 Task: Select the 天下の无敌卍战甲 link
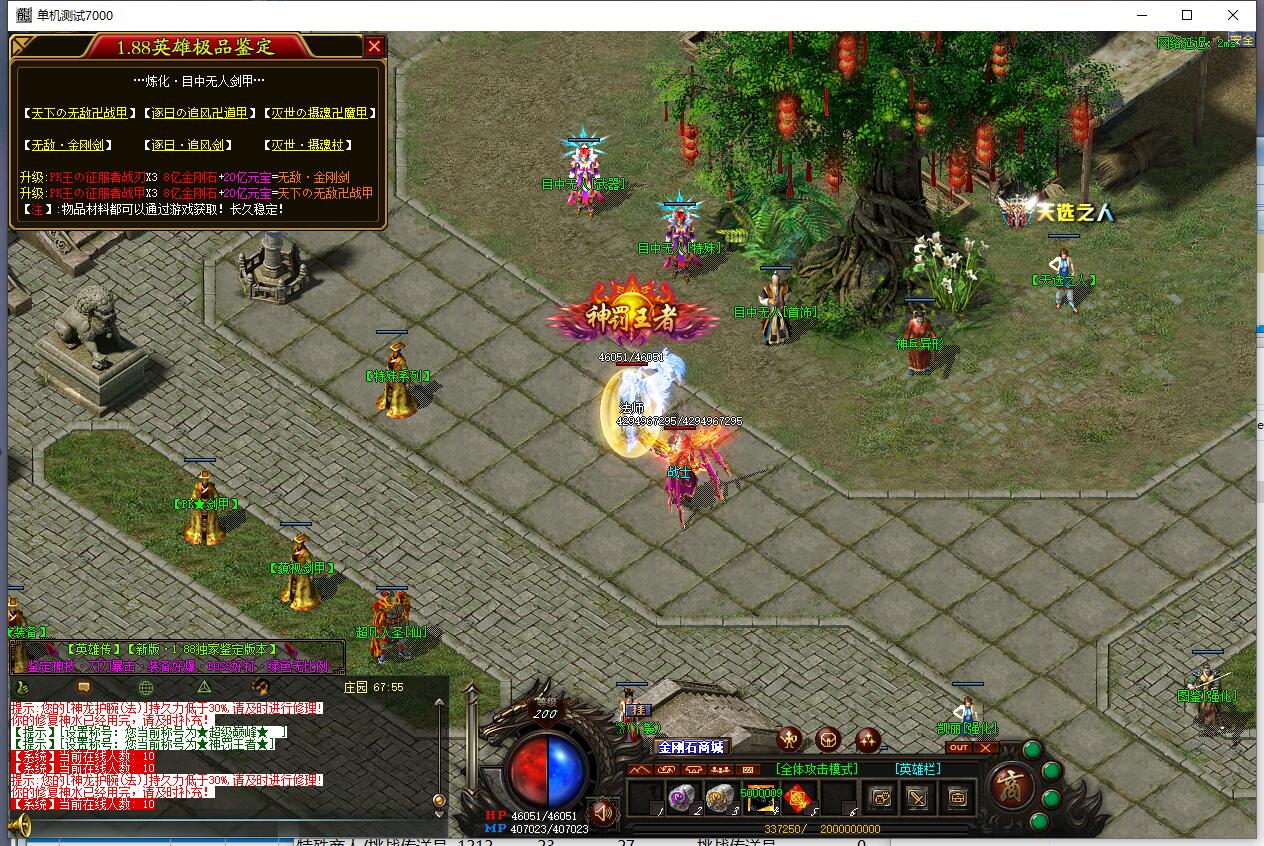pyautogui.click(x=78, y=114)
